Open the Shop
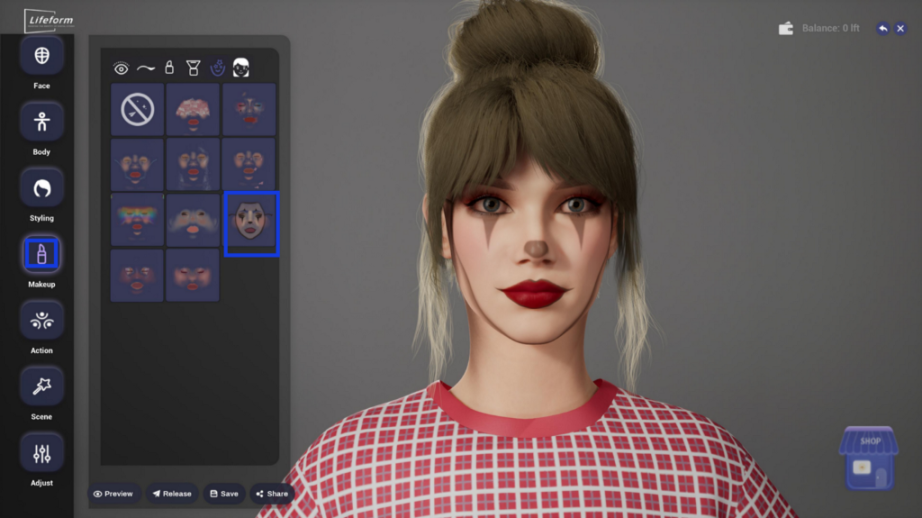Image resolution: width=922 pixels, height=518 pixels. coord(868,458)
